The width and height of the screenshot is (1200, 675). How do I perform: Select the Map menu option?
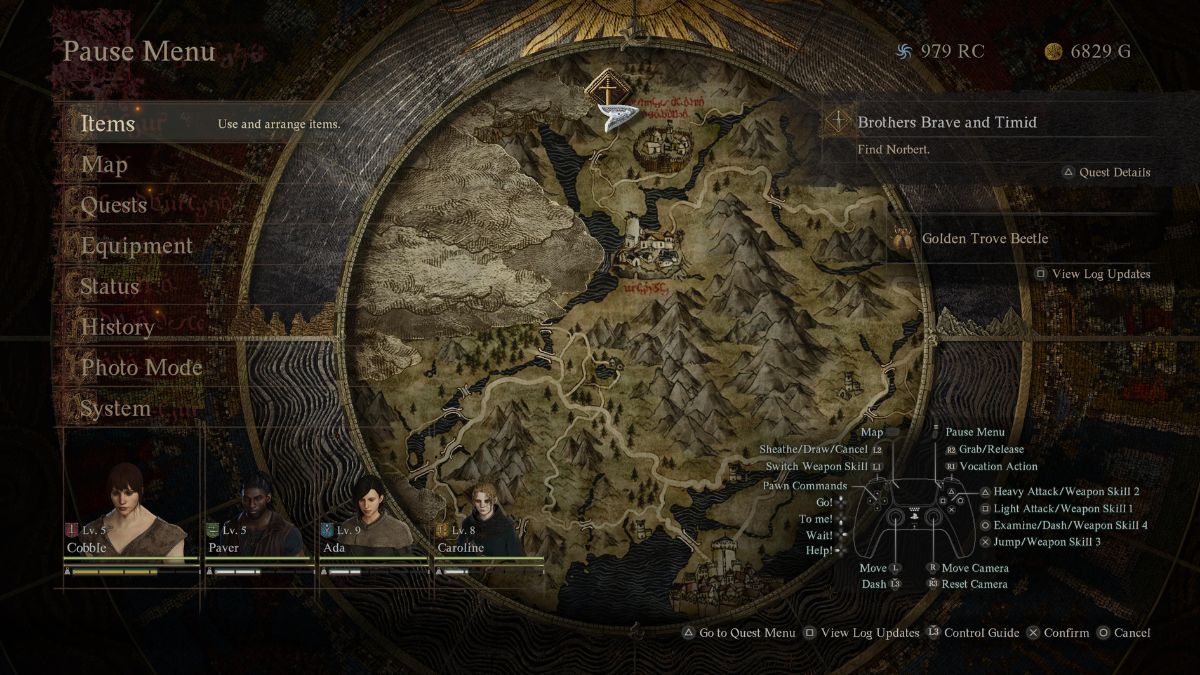[104, 165]
